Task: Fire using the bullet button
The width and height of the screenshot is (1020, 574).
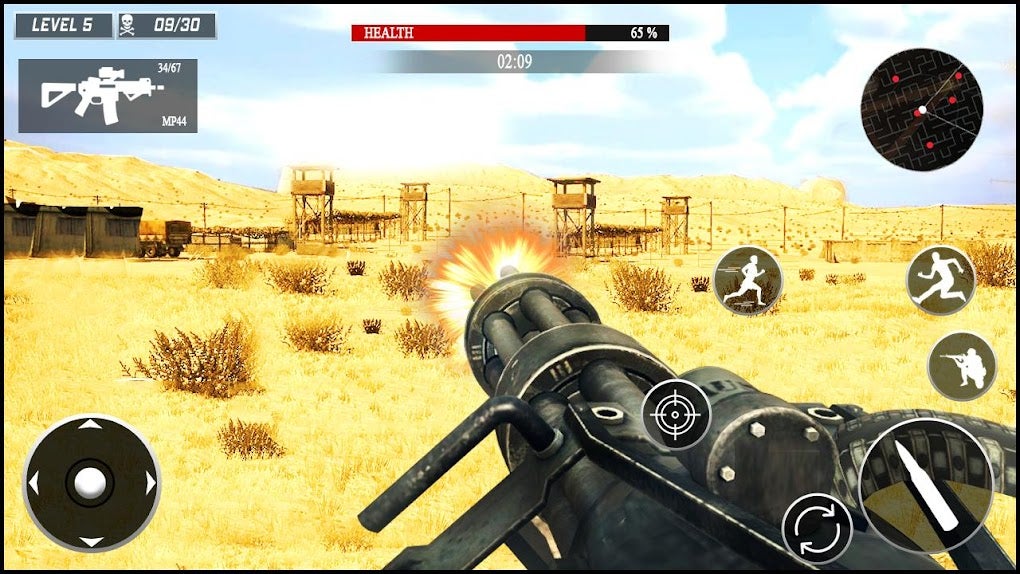Action: (925, 485)
